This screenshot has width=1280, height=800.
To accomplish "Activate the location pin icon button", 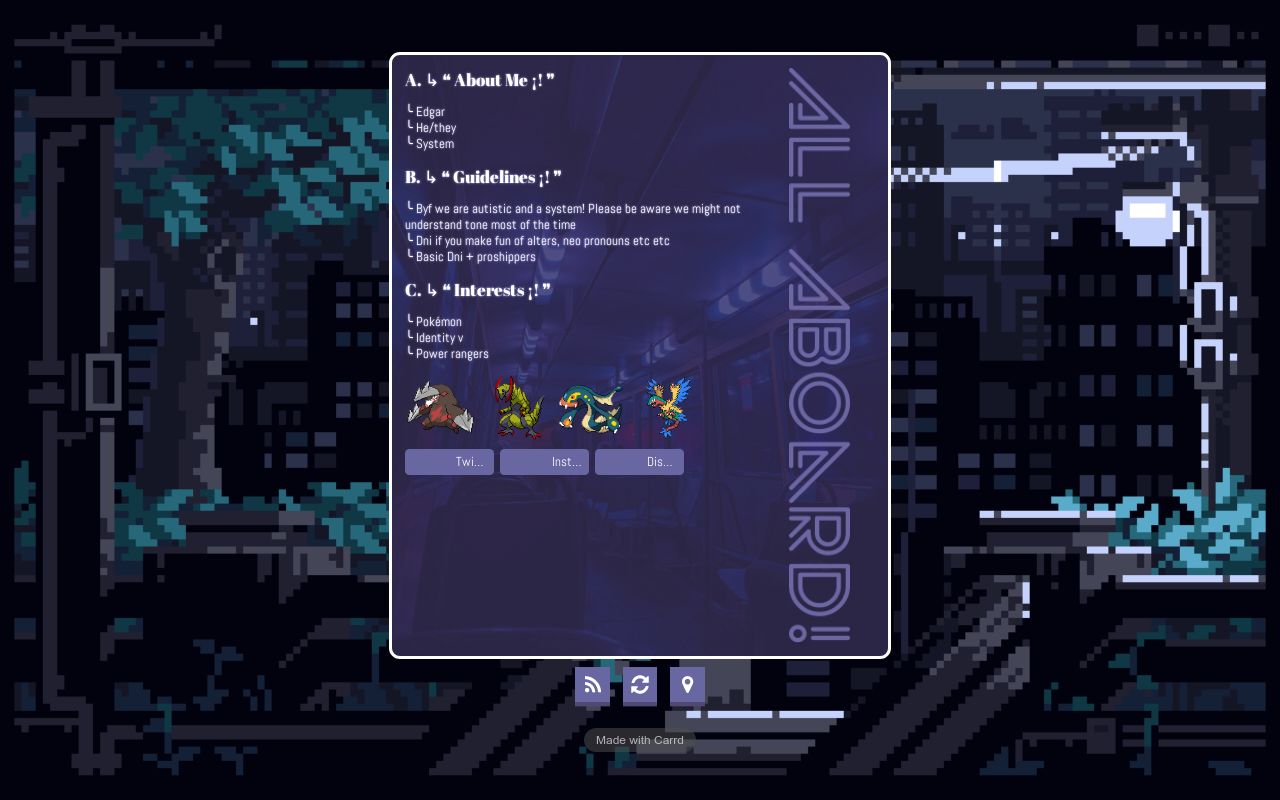I will [x=687, y=685].
